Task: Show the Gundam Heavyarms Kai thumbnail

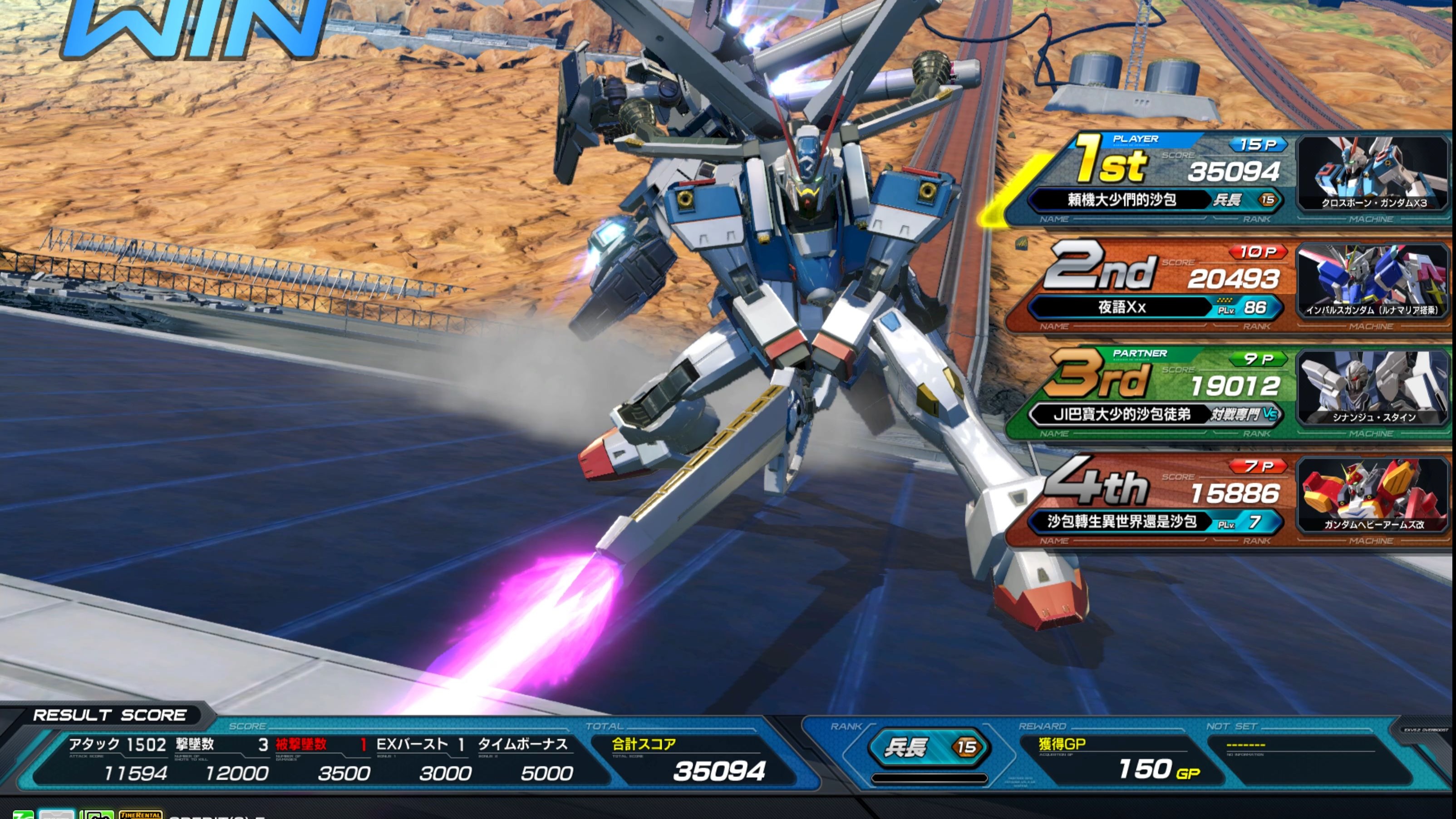Action: [1372, 496]
